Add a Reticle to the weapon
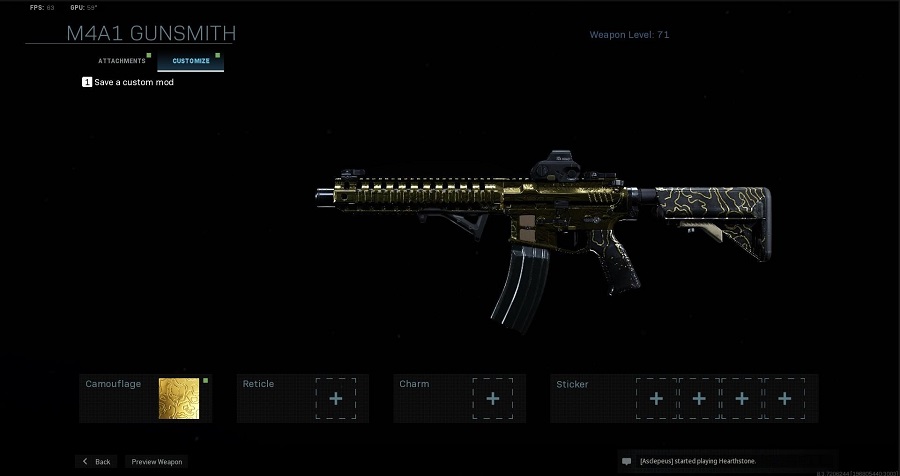The height and width of the screenshot is (476, 900). pyautogui.click(x=335, y=398)
